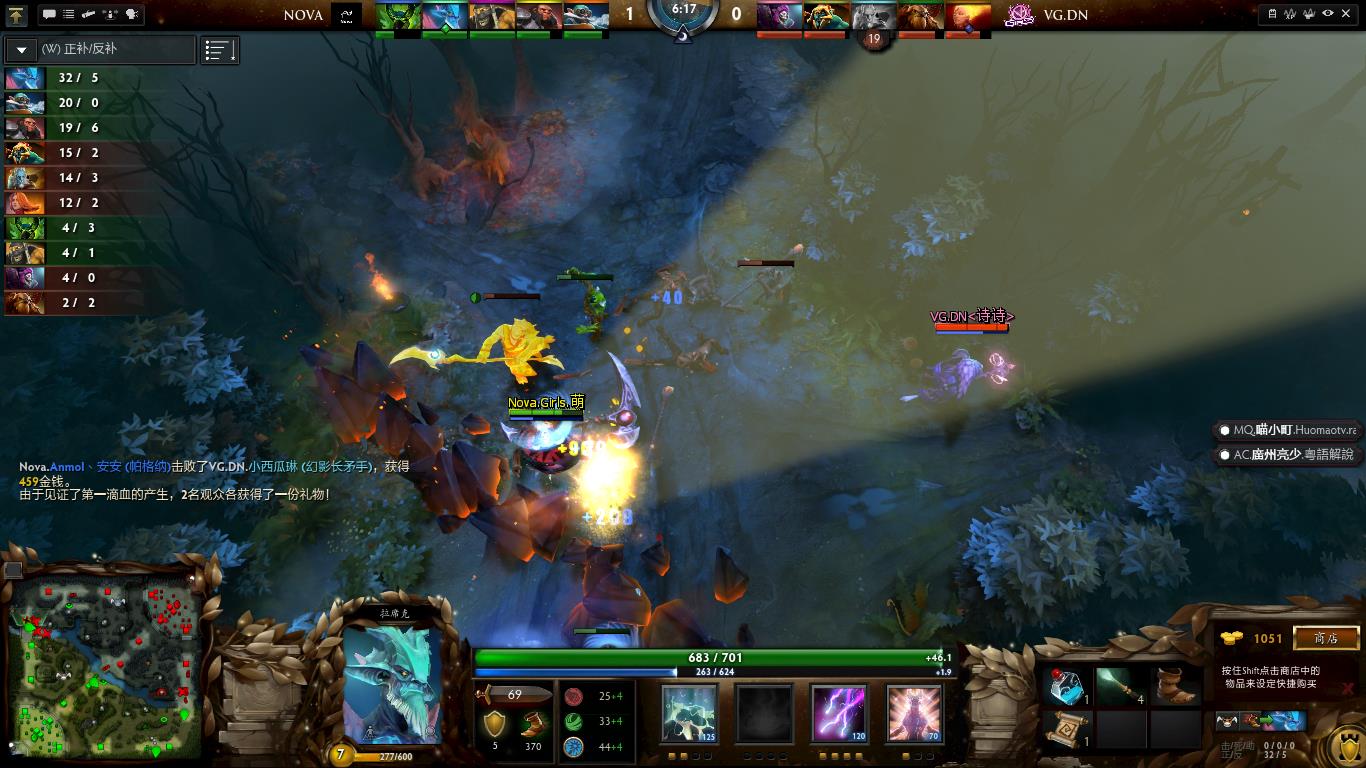
Task: Activate the Lightning Storm ability
Action: (838, 713)
